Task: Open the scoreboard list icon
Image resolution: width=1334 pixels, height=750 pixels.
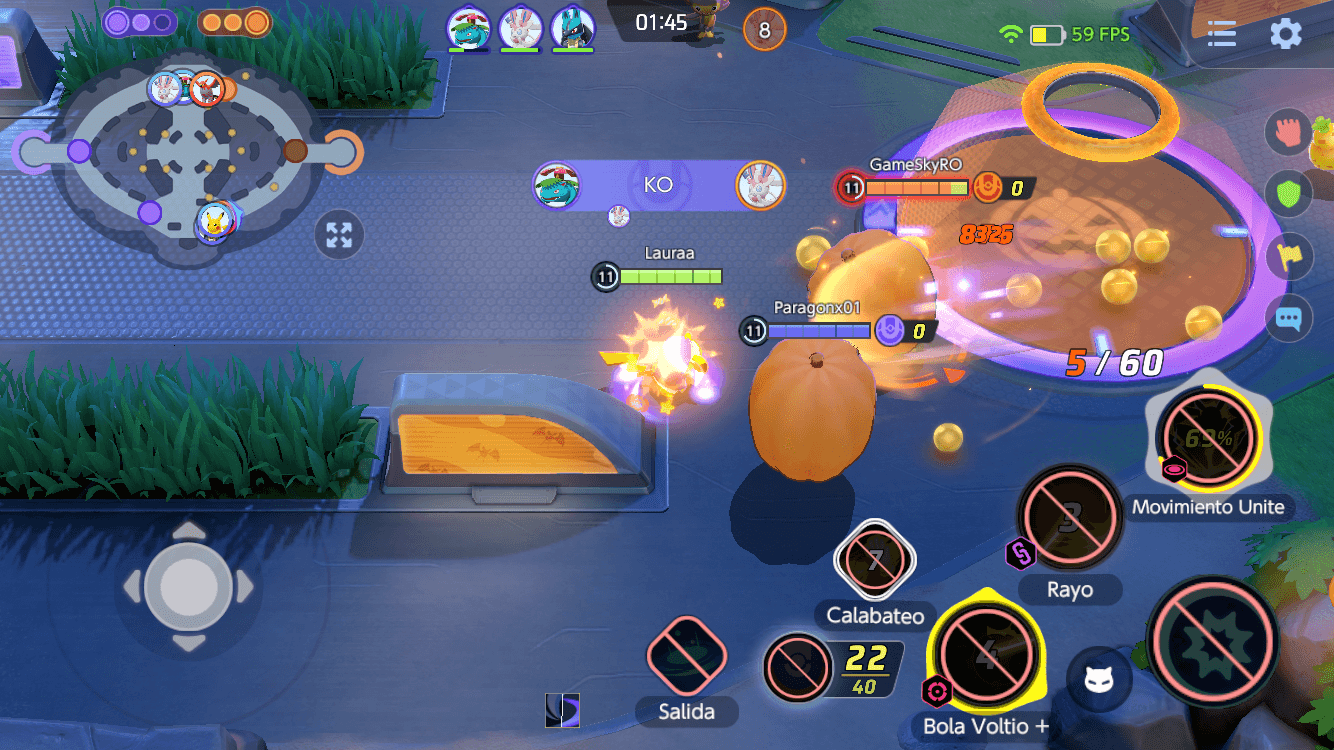Action: coord(1222,34)
